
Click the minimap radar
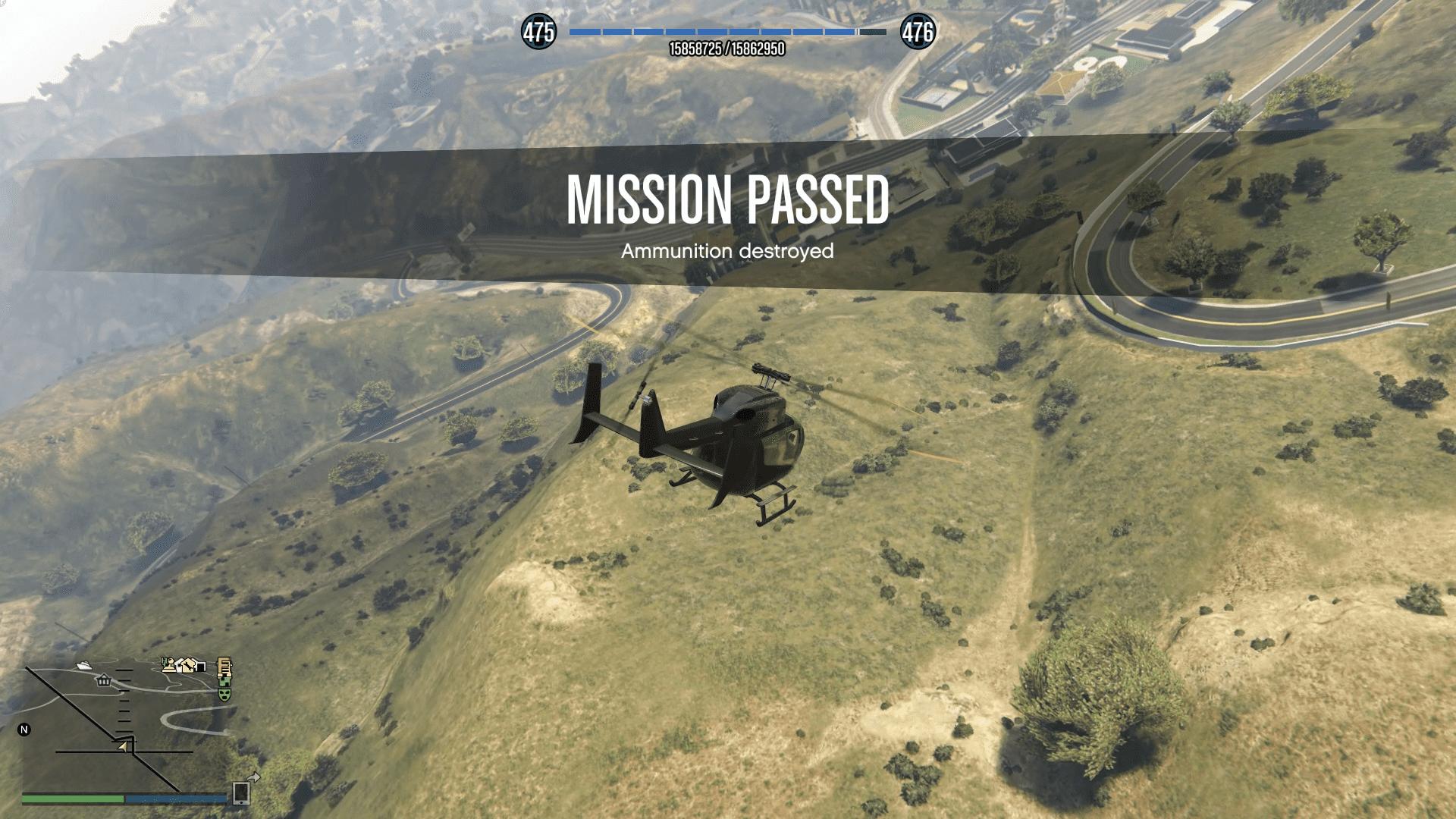click(125, 728)
